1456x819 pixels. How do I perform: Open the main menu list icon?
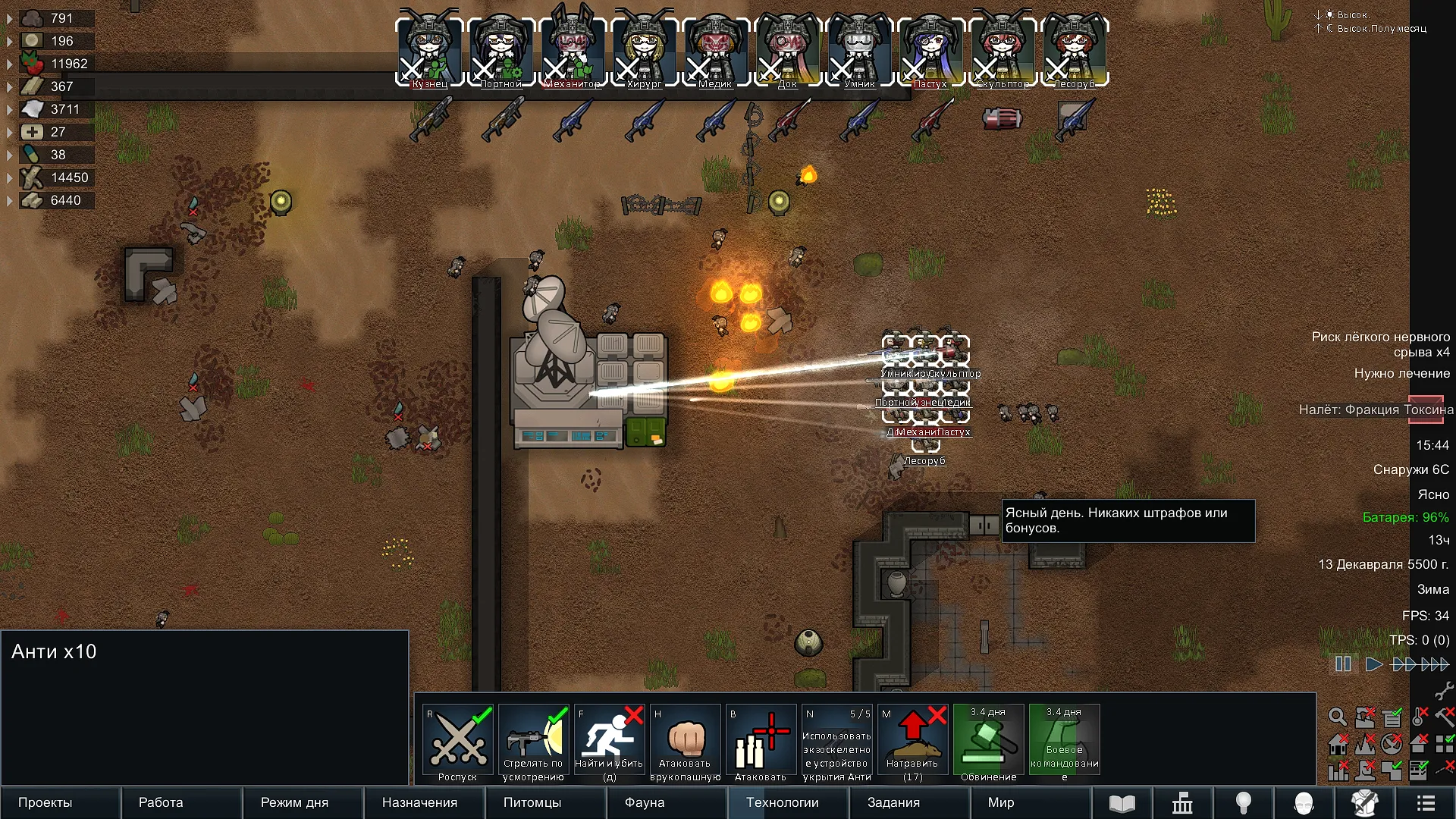1426,802
